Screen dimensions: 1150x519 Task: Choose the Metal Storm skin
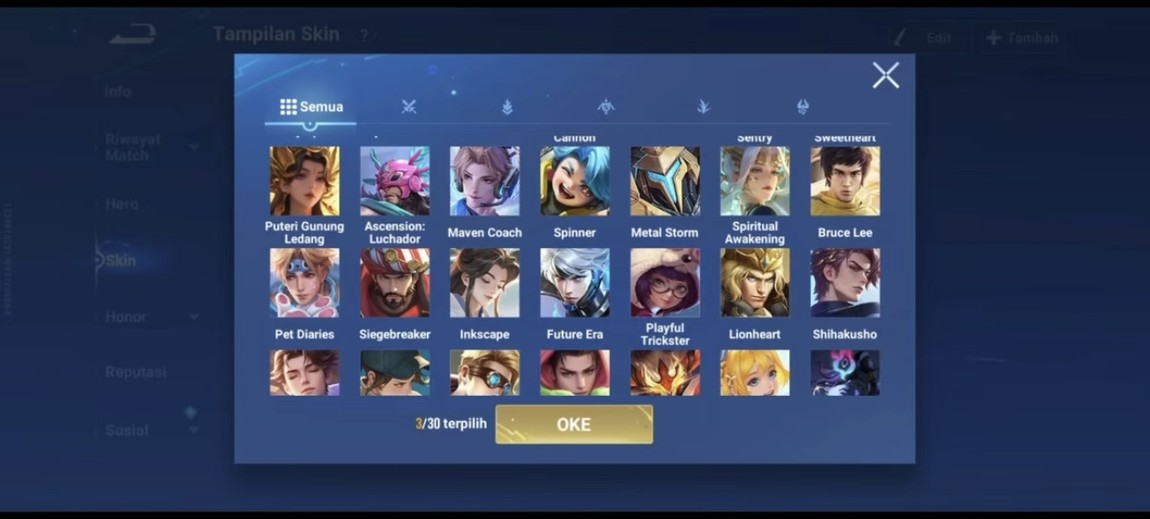(x=665, y=181)
